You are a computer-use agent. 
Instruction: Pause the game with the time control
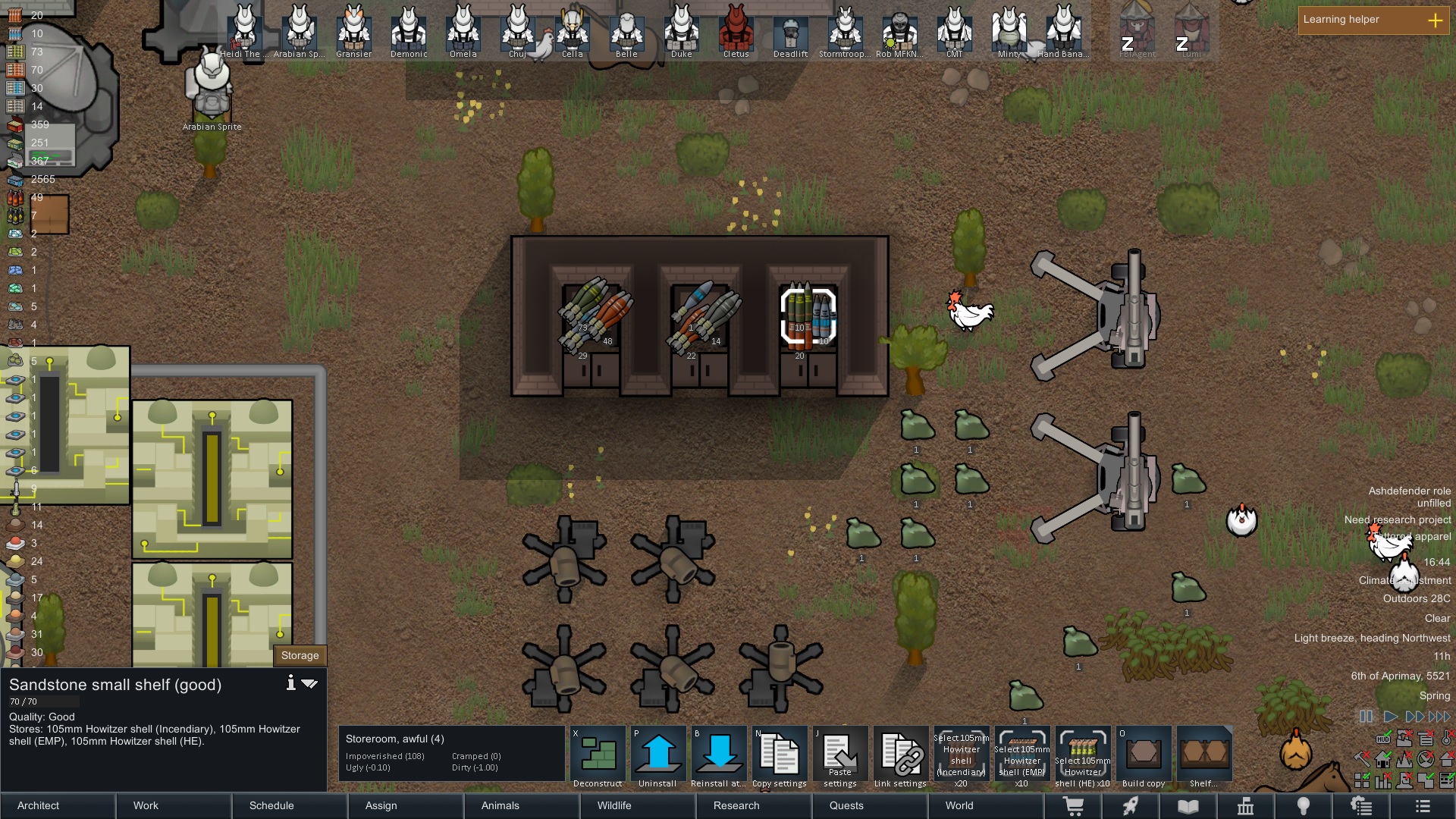1366,716
